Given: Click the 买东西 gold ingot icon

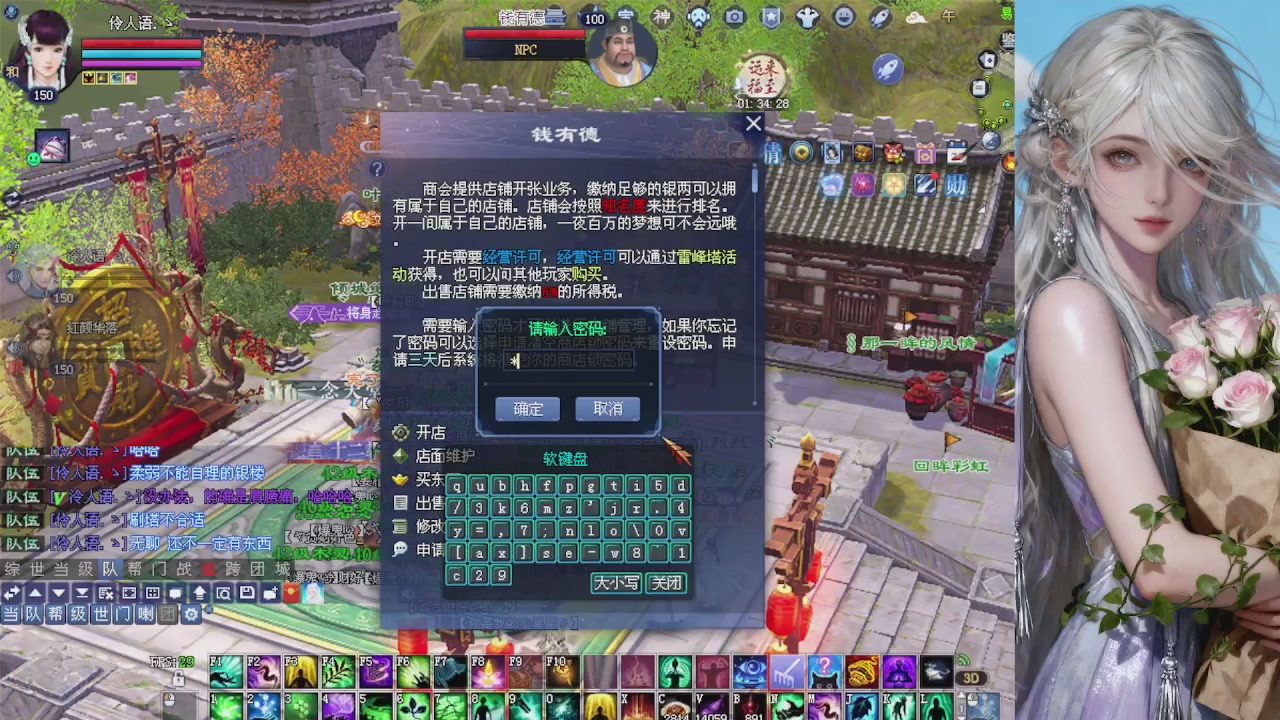Looking at the screenshot, I should click(399, 480).
